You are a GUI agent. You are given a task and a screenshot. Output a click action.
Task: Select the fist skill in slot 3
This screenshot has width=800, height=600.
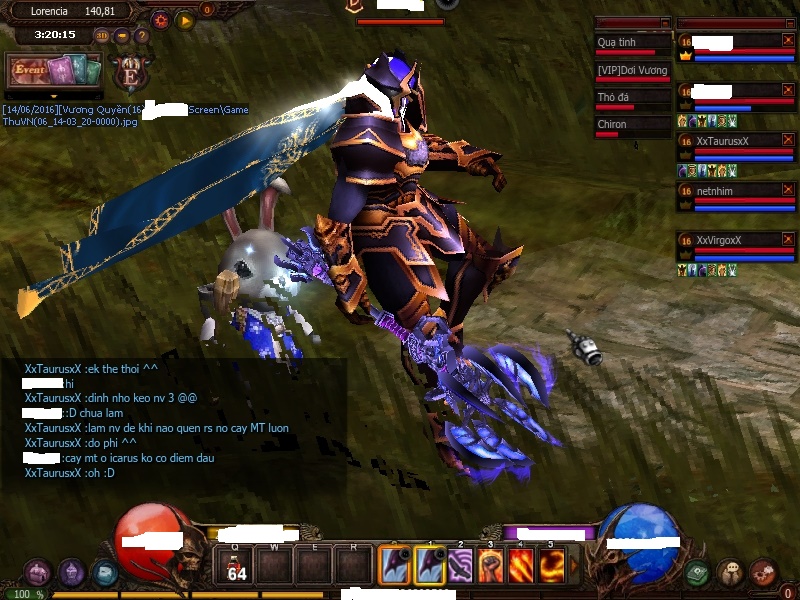pos(491,566)
